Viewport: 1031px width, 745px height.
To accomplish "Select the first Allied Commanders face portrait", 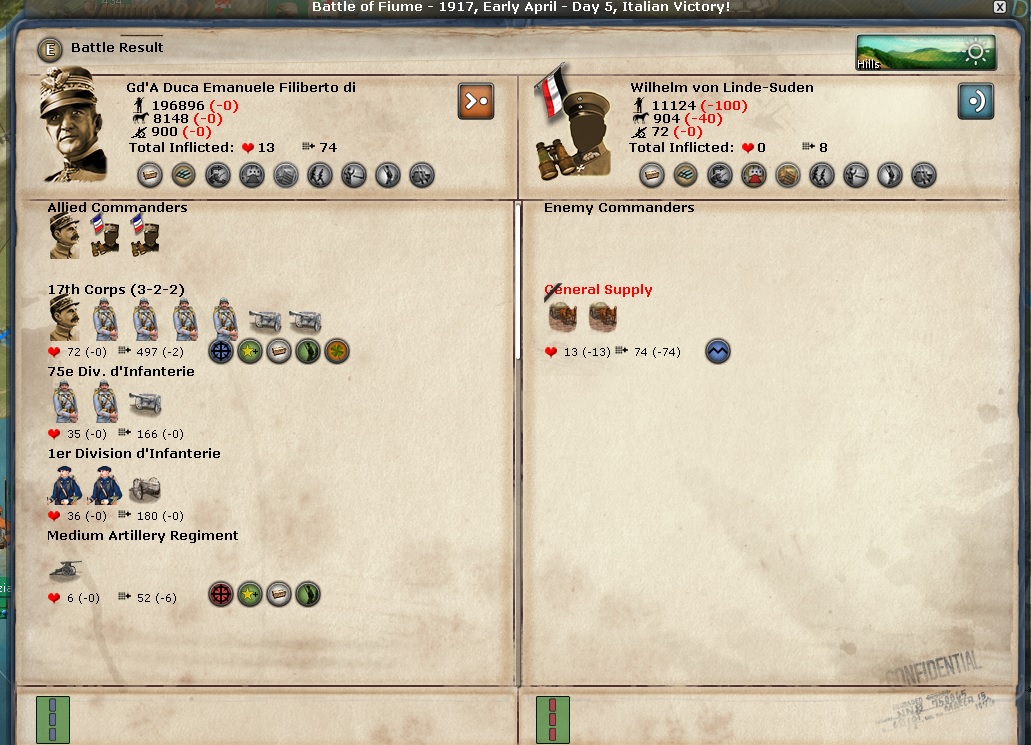I will tap(65, 236).
